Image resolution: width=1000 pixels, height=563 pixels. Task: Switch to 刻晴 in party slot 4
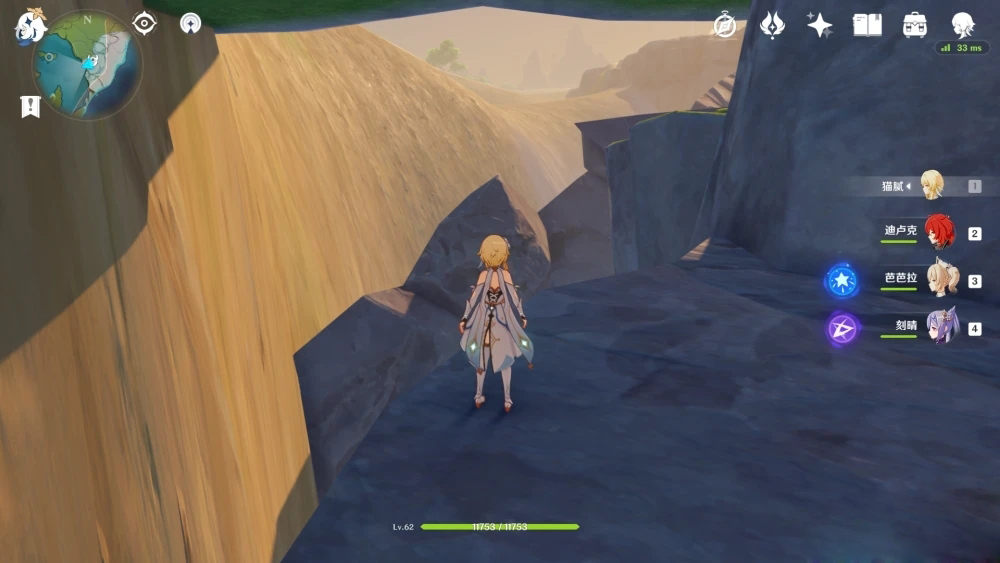(x=940, y=327)
